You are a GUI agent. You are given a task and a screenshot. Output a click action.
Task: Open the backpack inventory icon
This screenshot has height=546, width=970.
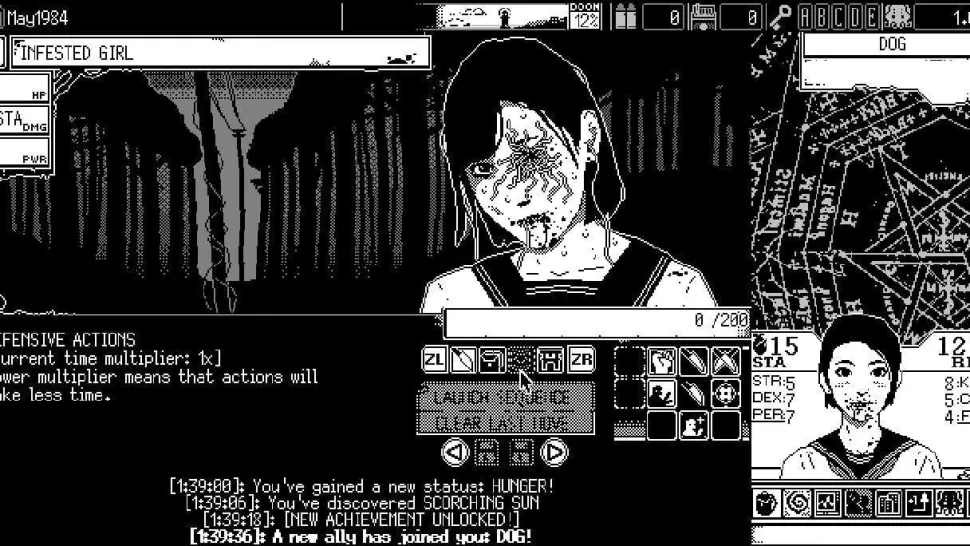(x=767, y=502)
